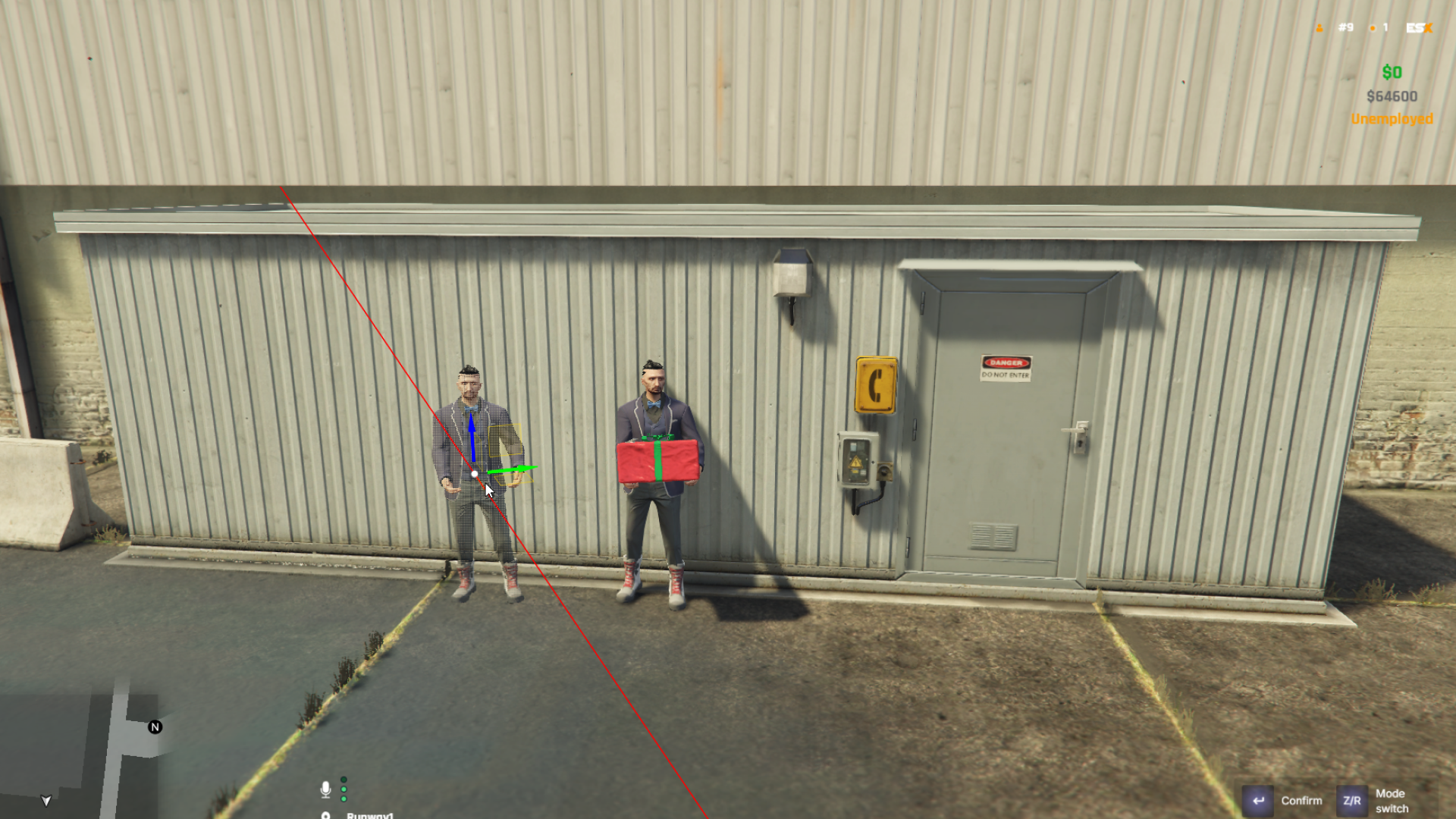Toggle the microphone voice icon
The image size is (1456, 819).
pos(325,789)
